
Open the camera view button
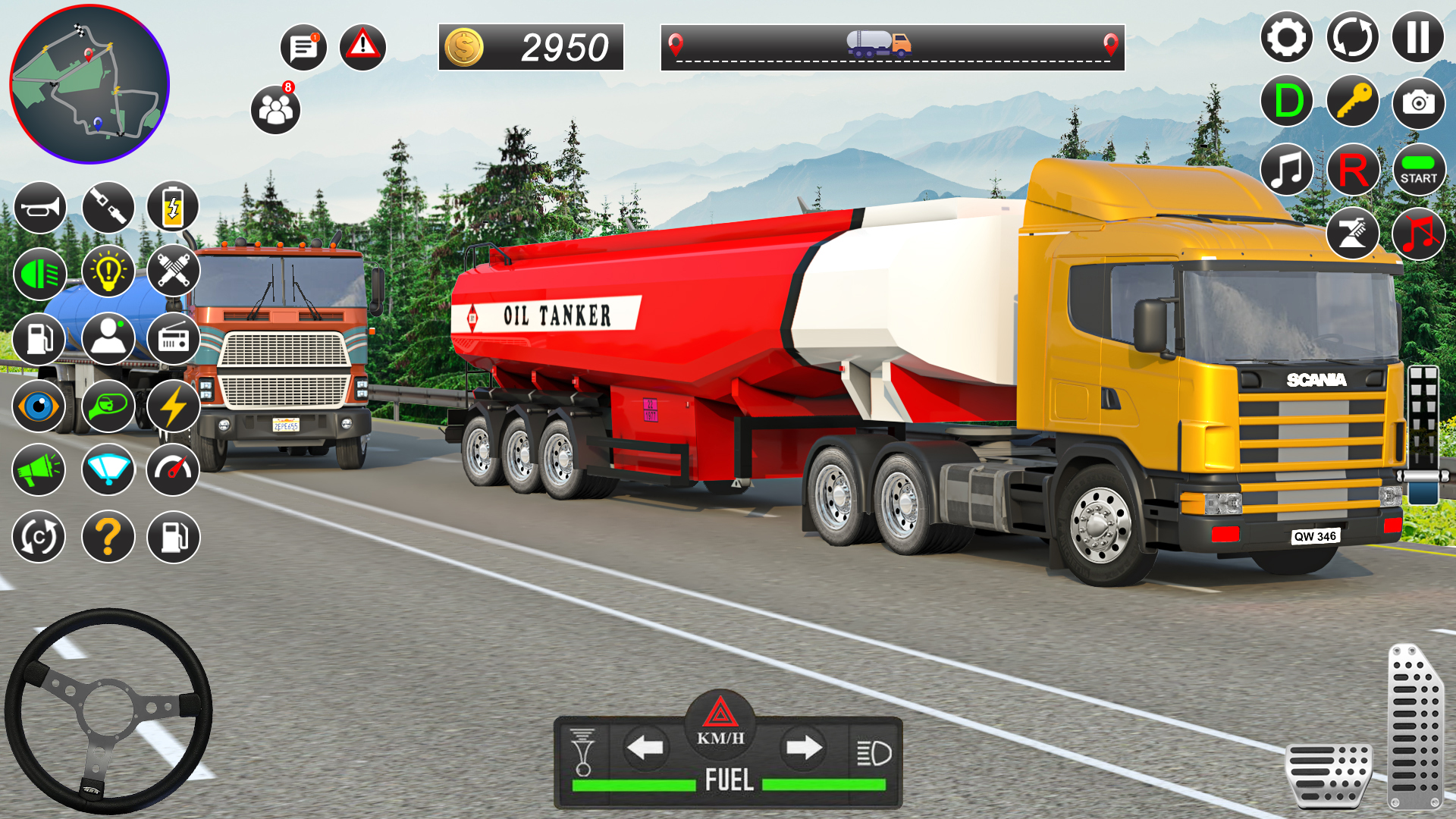click(1418, 102)
